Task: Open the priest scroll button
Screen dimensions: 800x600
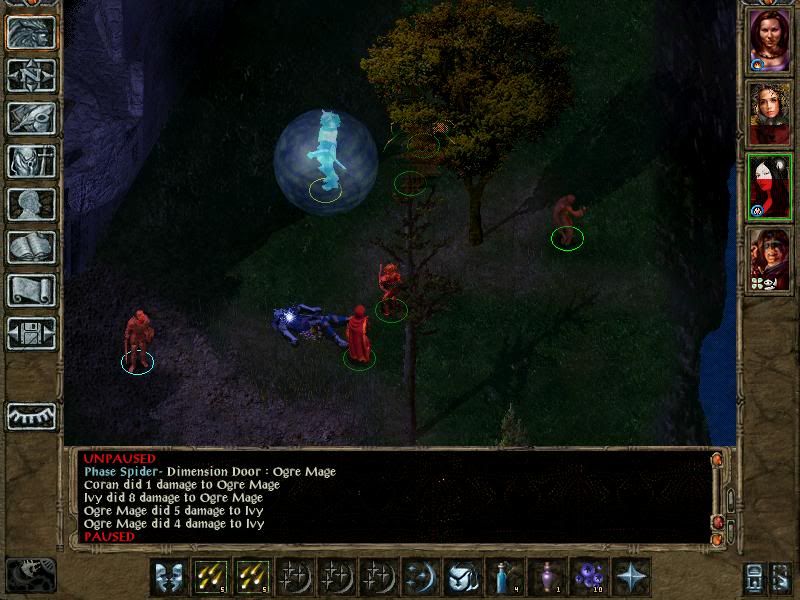Action: pos(32,291)
